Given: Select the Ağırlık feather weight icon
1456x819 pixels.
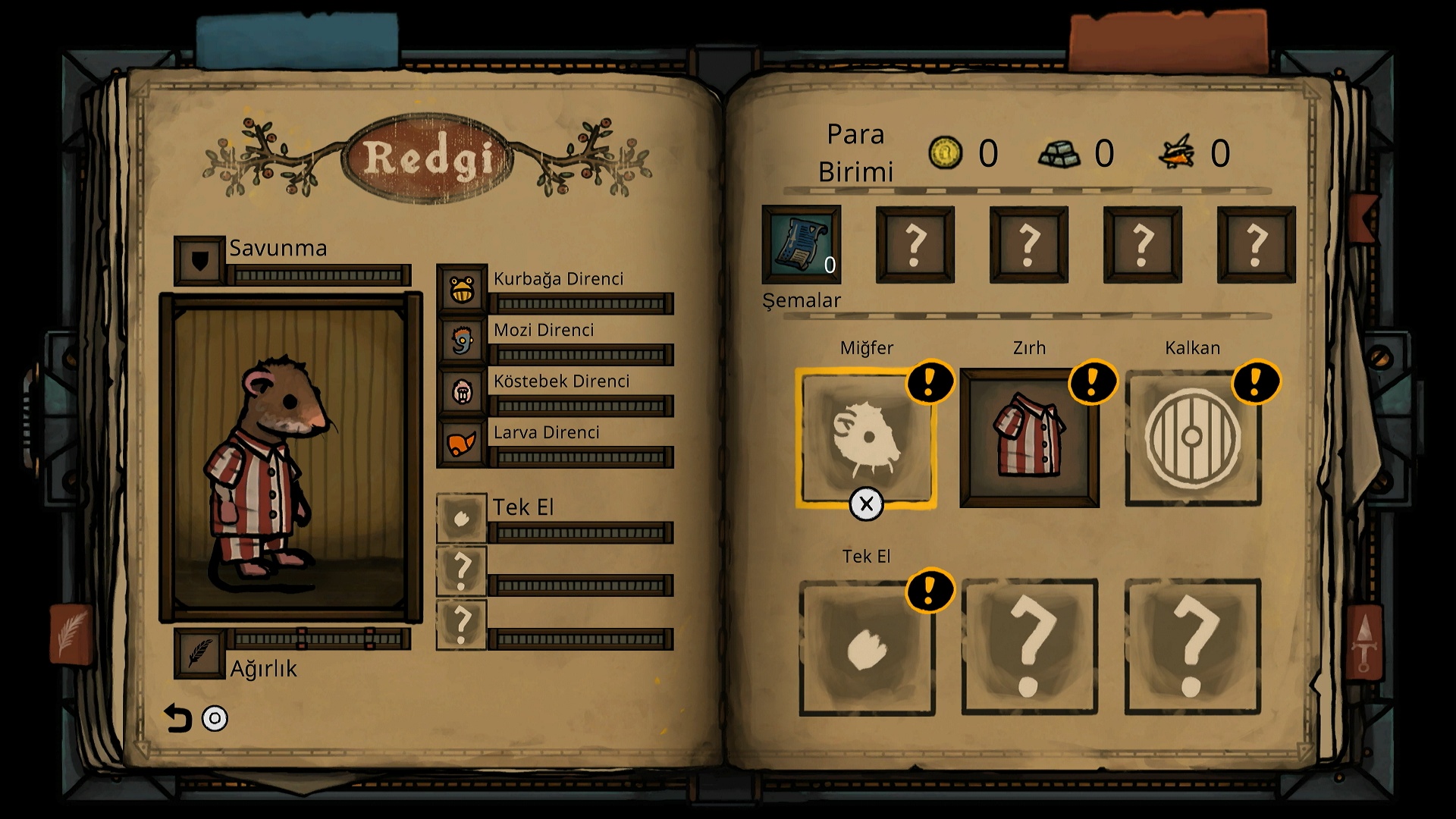Looking at the screenshot, I should (x=199, y=652).
